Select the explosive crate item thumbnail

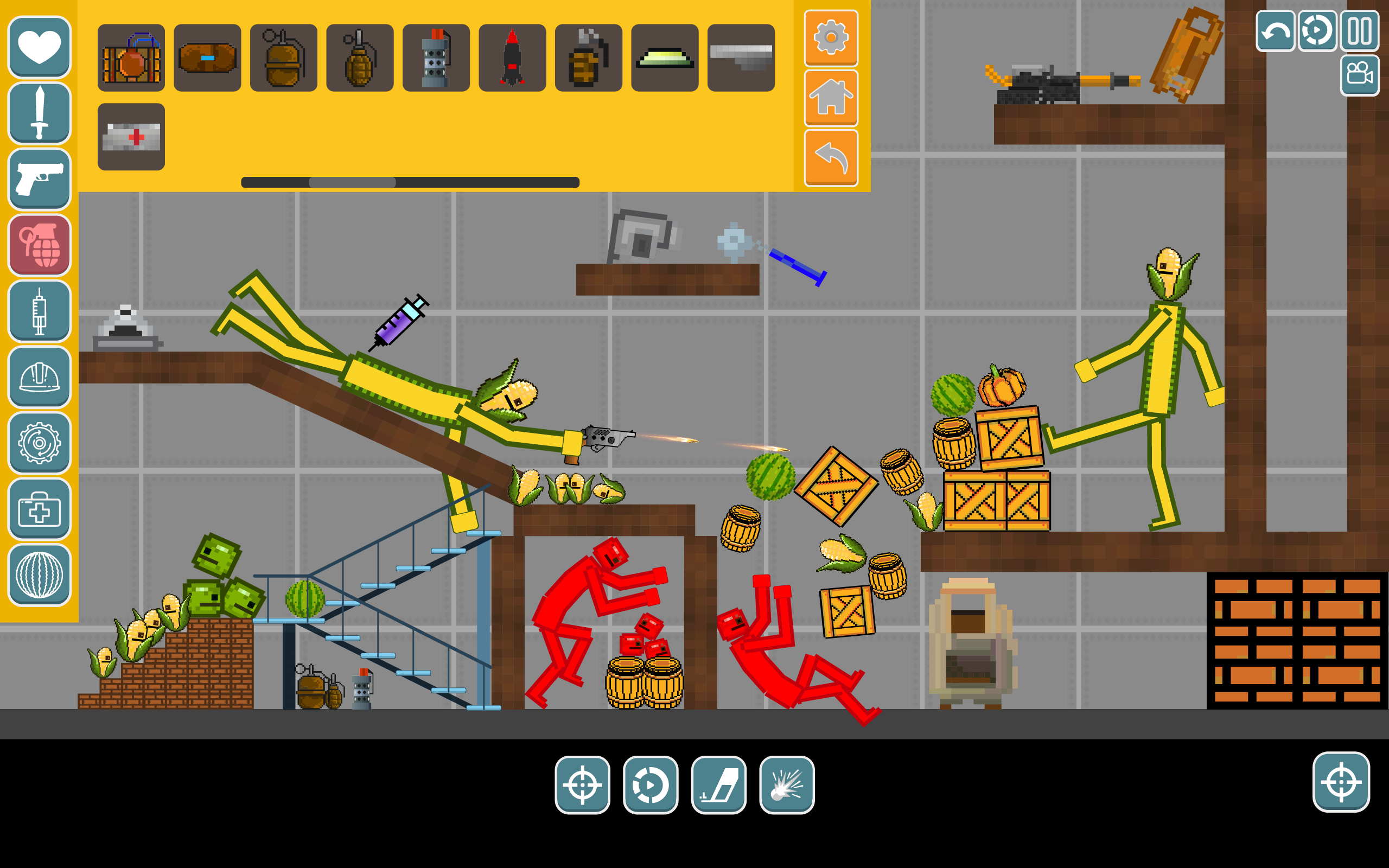coord(131,56)
